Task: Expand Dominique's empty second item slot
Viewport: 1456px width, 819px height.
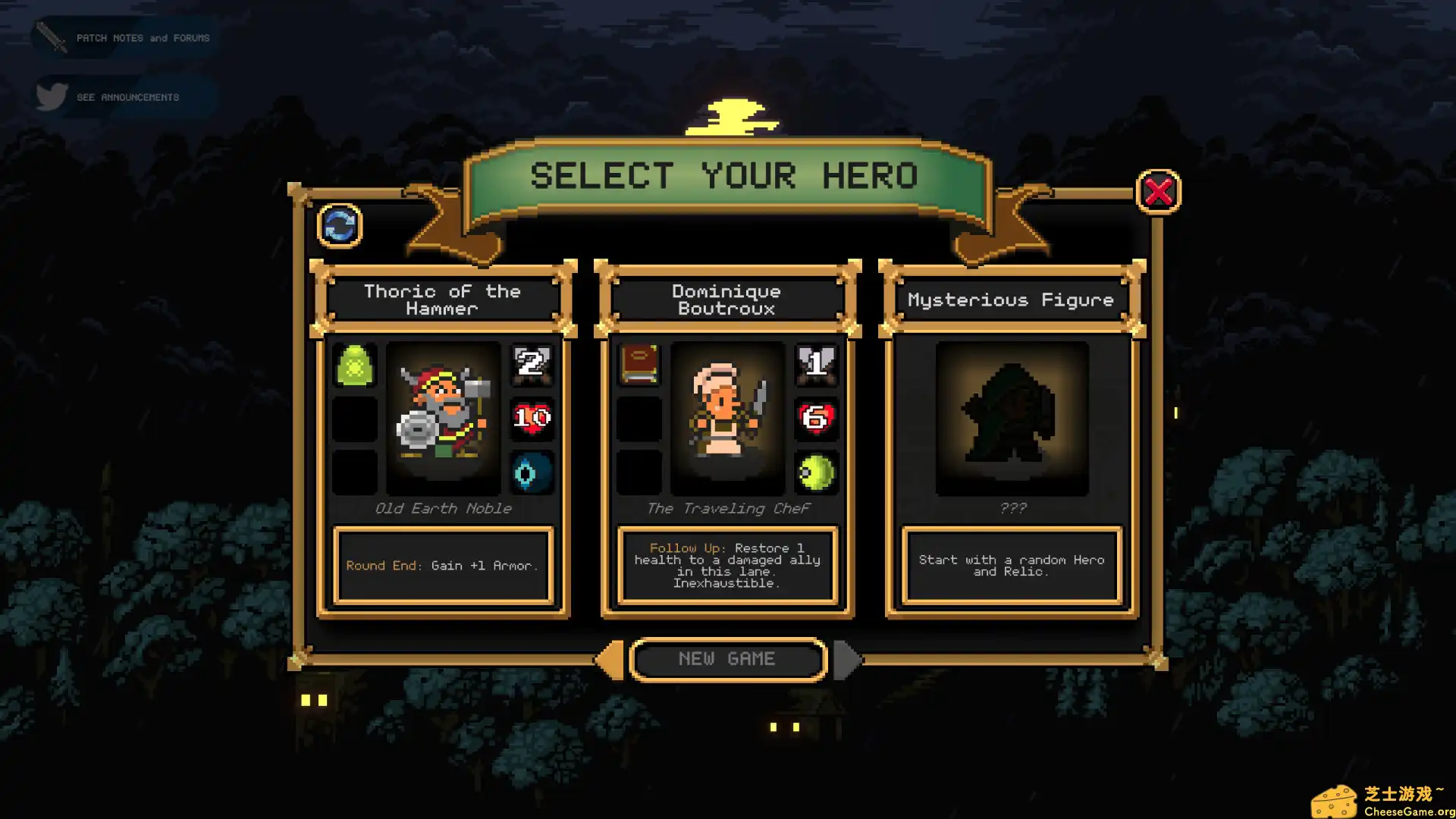Action: pos(639,419)
